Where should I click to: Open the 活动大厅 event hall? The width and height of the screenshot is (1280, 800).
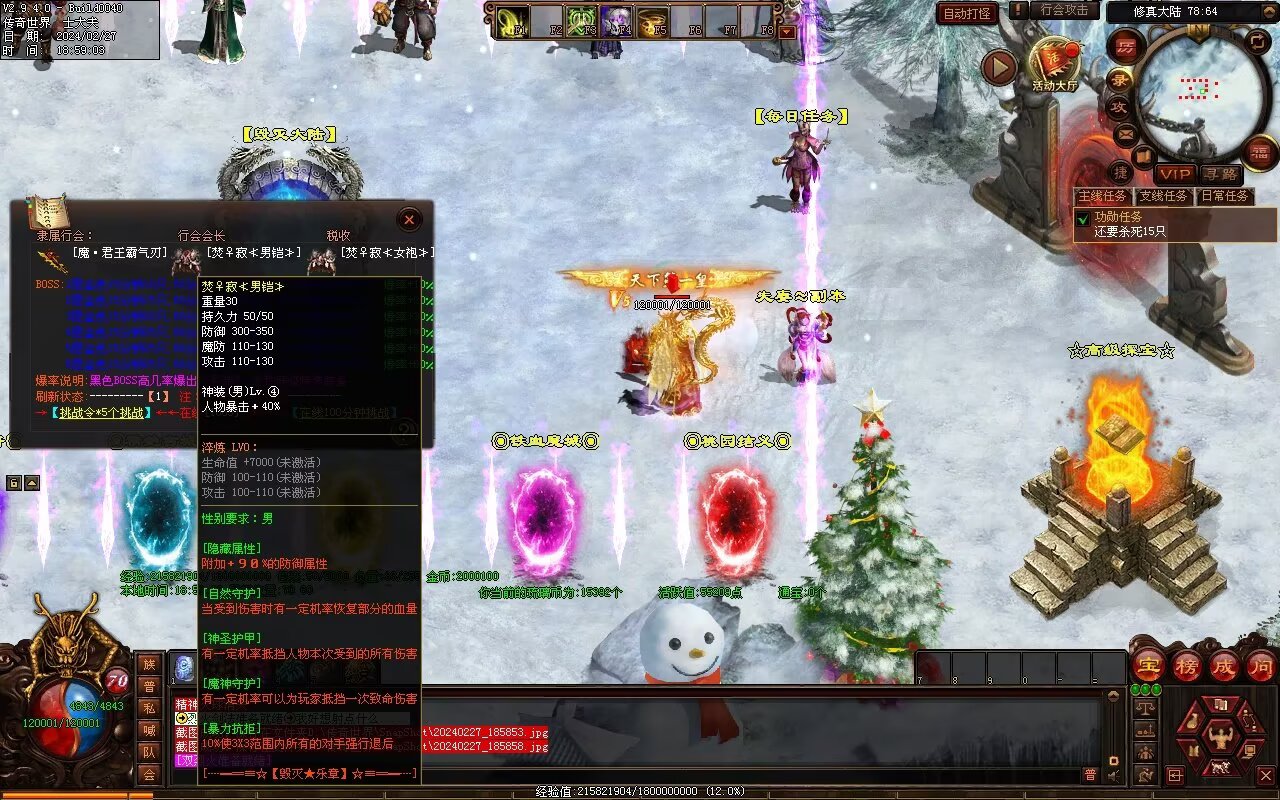click(x=1054, y=63)
